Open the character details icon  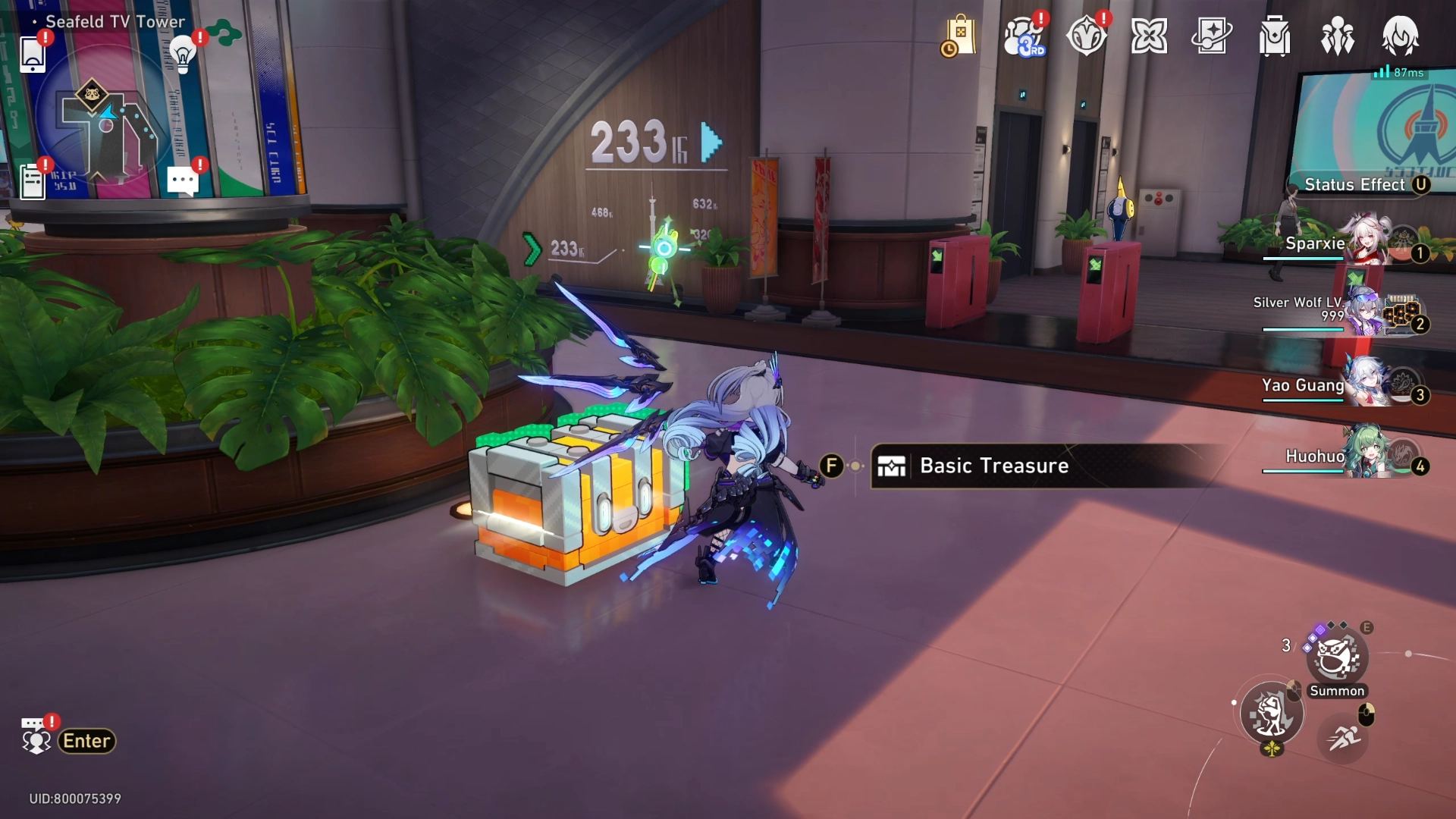(1400, 36)
